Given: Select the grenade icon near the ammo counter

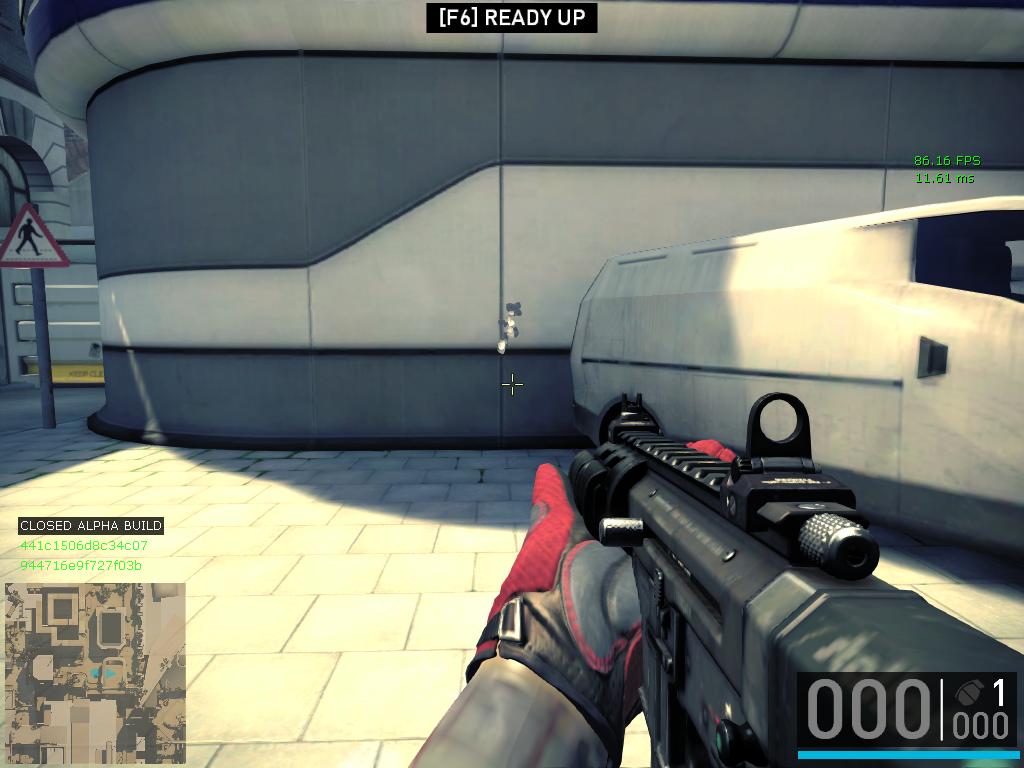Looking at the screenshot, I should (967, 692).
